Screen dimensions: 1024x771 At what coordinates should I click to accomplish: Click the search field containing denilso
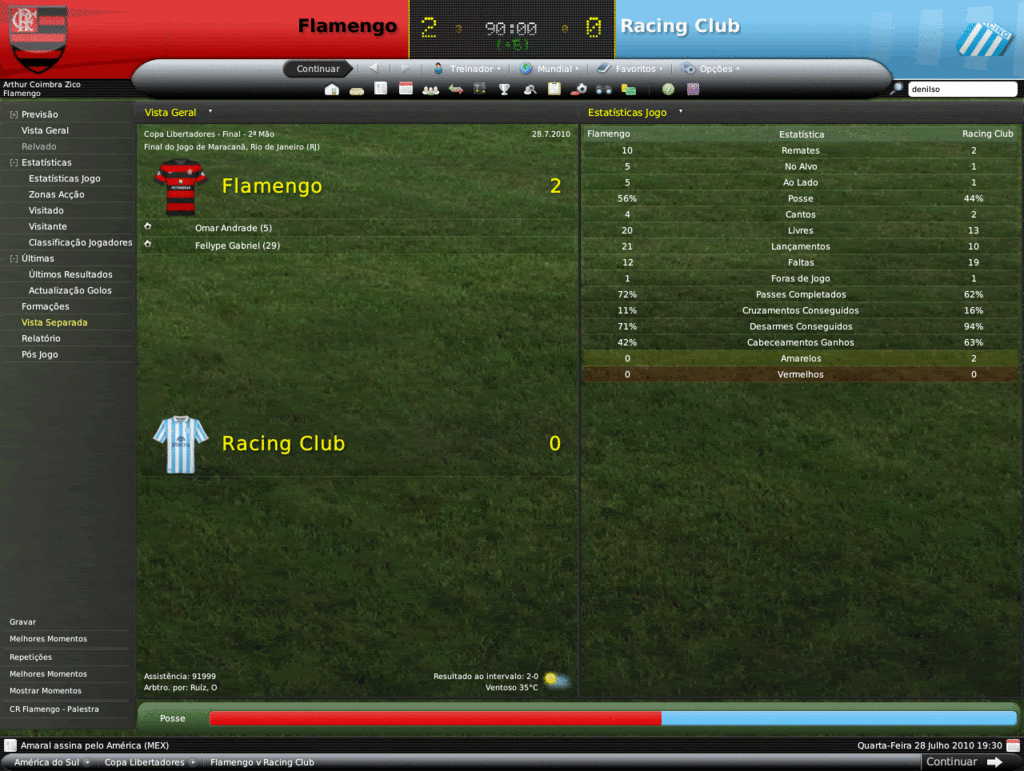pyautogui.click(x=961, y=89)
